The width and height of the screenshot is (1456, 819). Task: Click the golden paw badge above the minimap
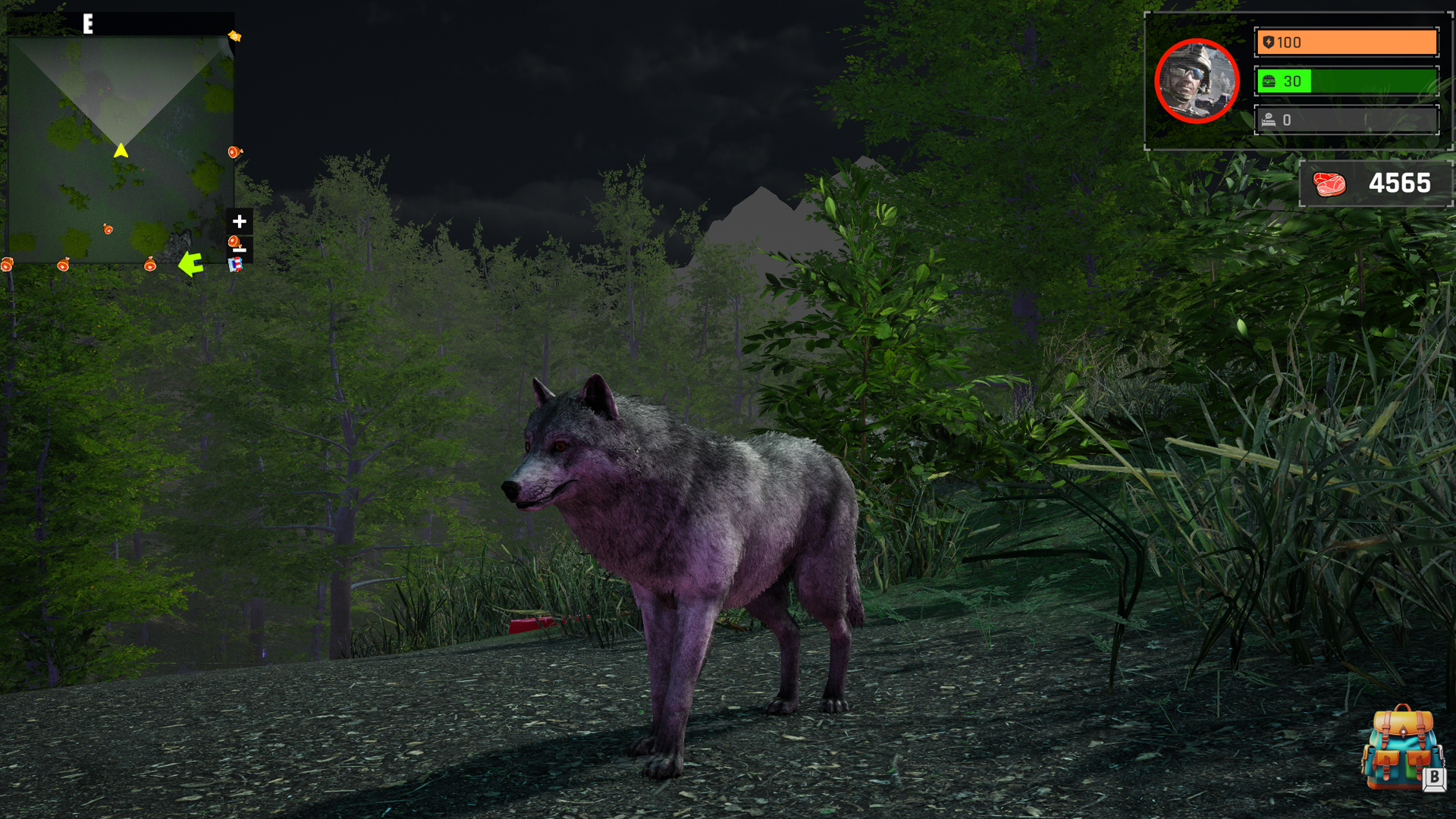(x=235, y=36)
